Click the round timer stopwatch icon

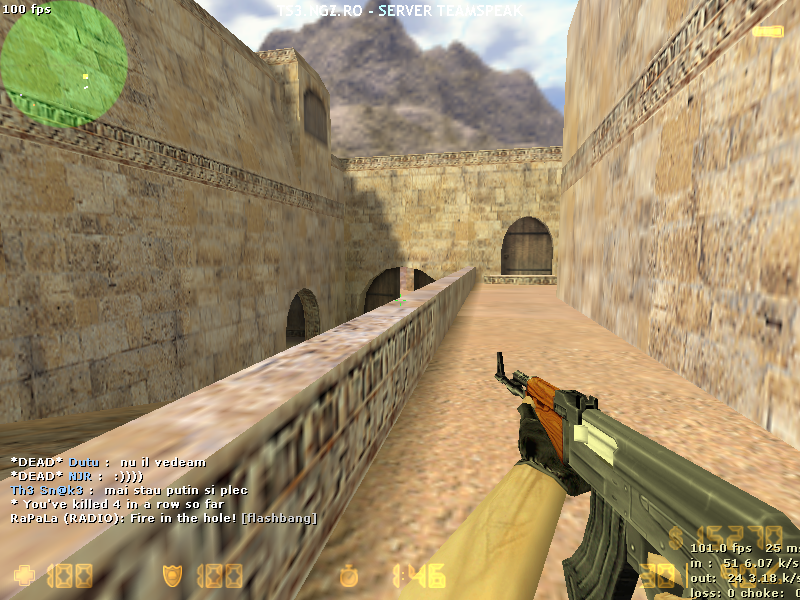pyautogui.click(x=349, y=576)
